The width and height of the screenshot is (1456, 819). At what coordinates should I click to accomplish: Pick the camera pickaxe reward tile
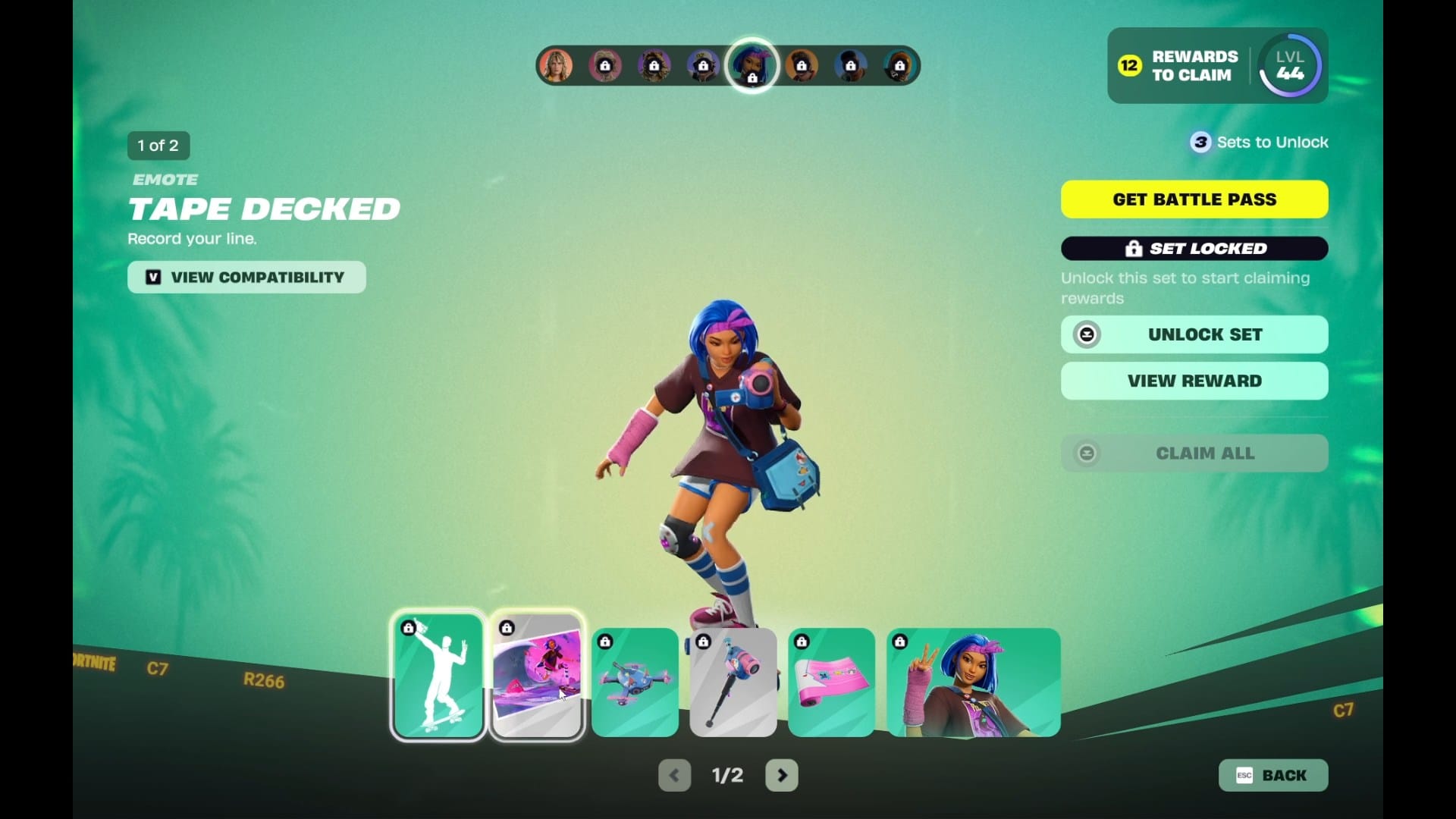pos(733,682)
